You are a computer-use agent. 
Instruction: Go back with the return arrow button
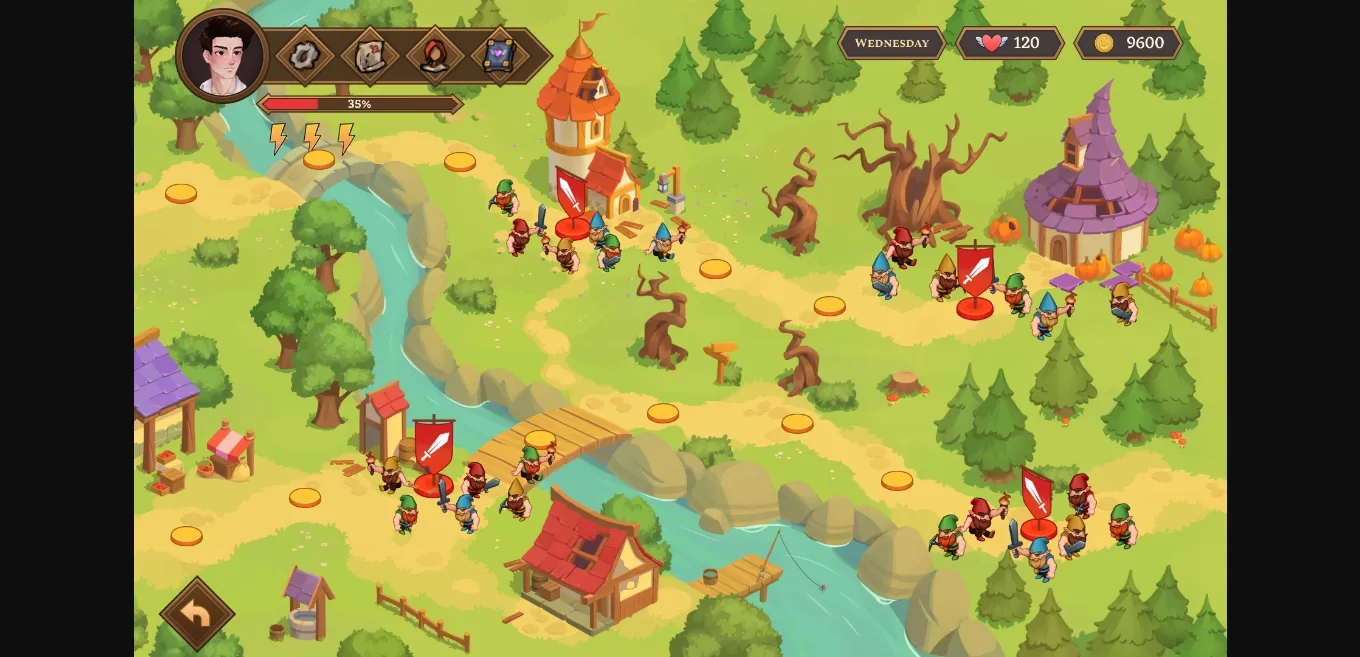click(x=197, y=614)
